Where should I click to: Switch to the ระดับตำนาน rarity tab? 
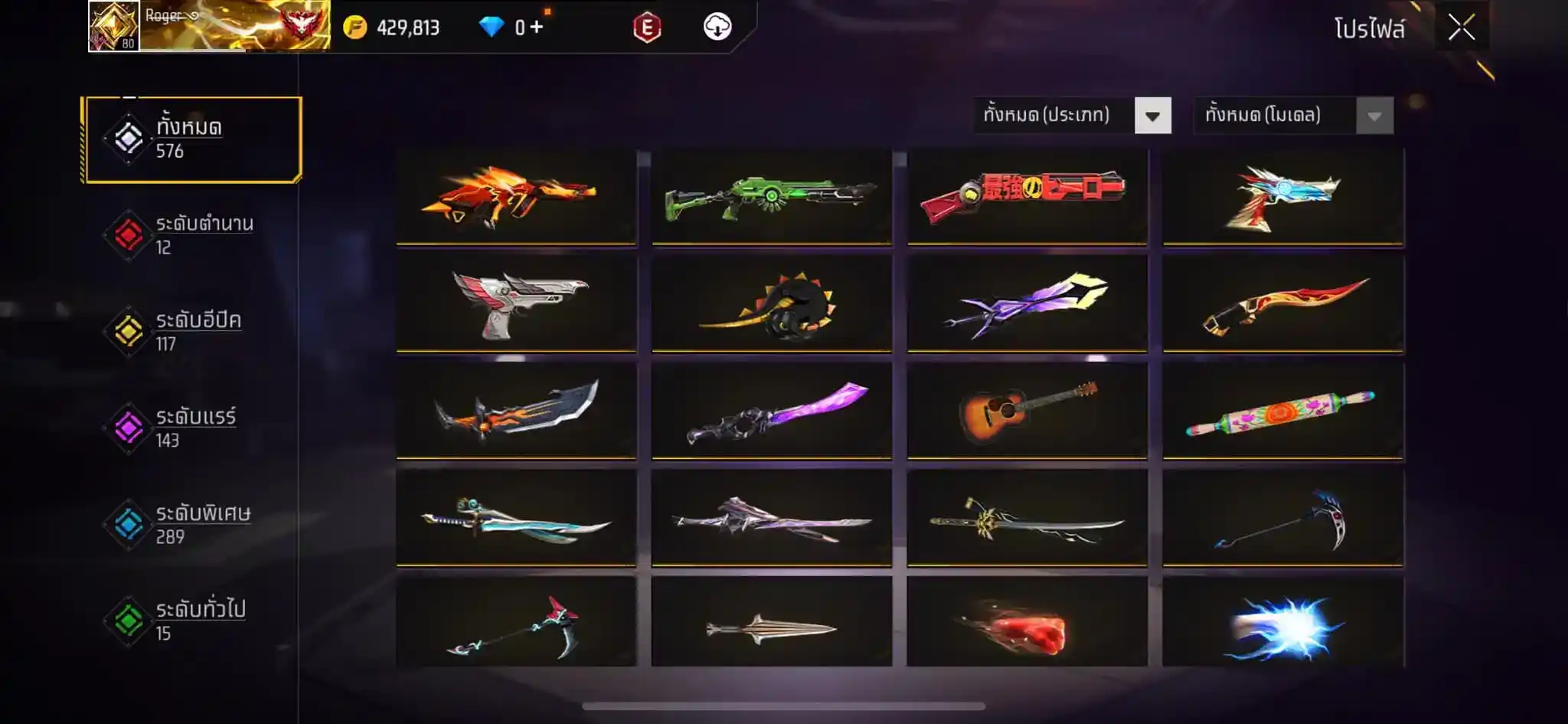[191, 235]
